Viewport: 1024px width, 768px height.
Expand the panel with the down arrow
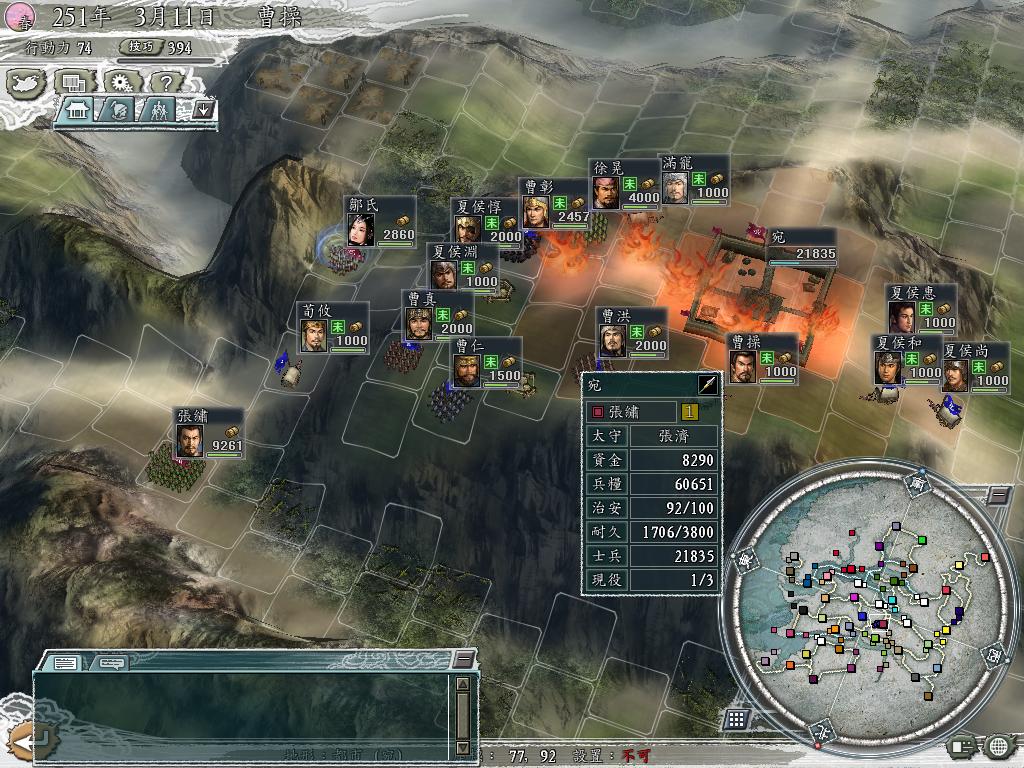[x=204, y=109]
